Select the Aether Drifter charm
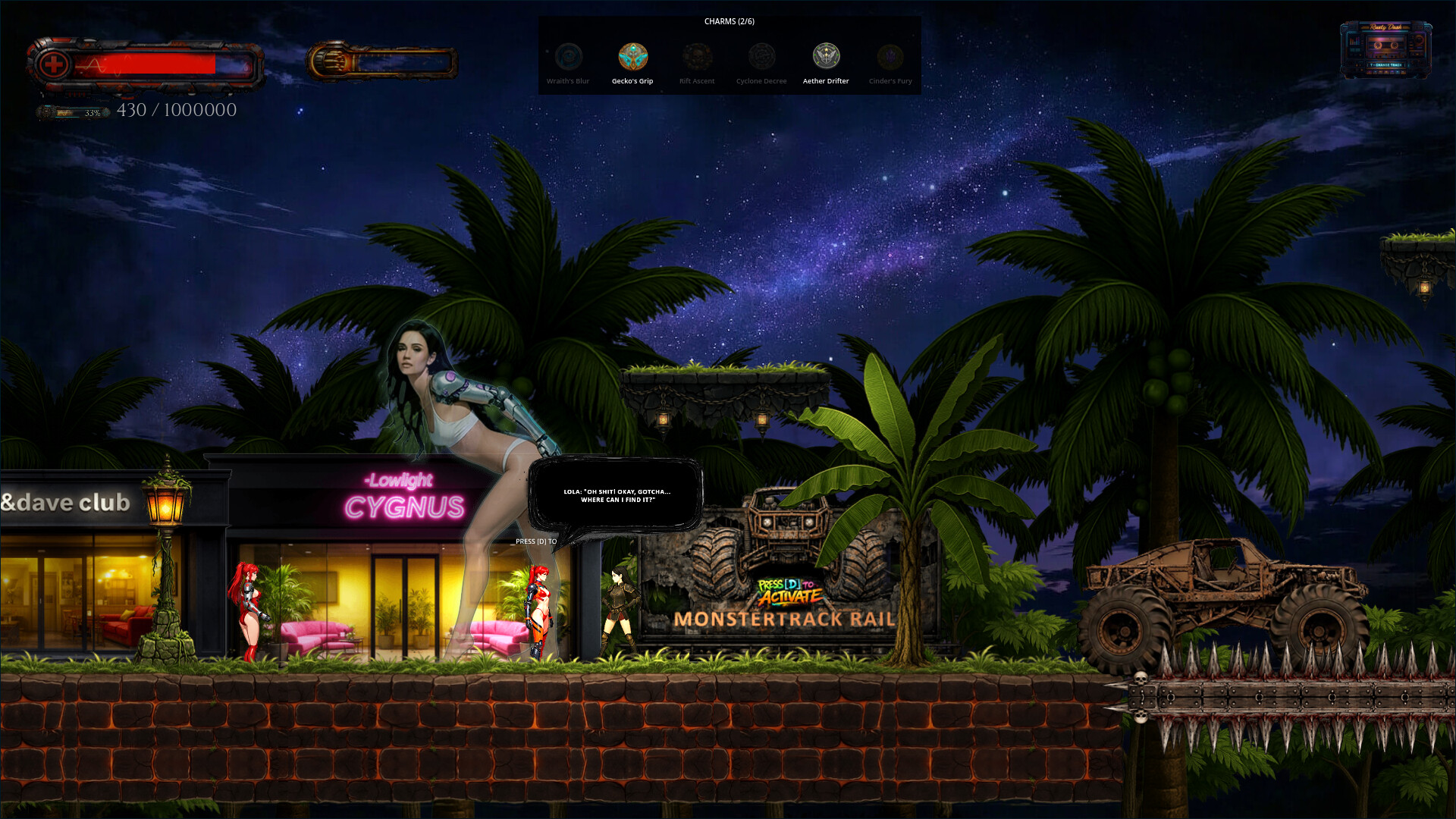1456x819 pixels. [x=826, y=57]
